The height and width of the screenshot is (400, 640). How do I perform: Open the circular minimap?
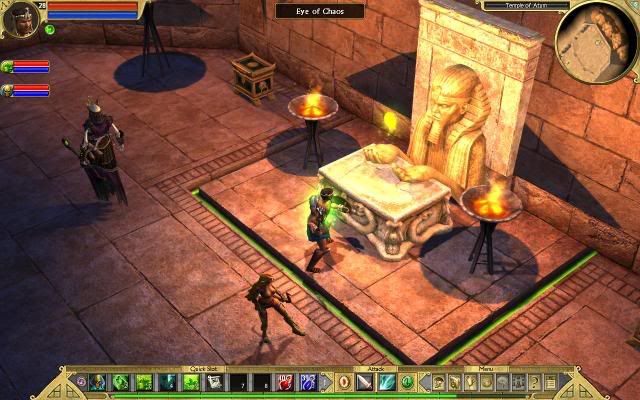click(x=596, y=41)
